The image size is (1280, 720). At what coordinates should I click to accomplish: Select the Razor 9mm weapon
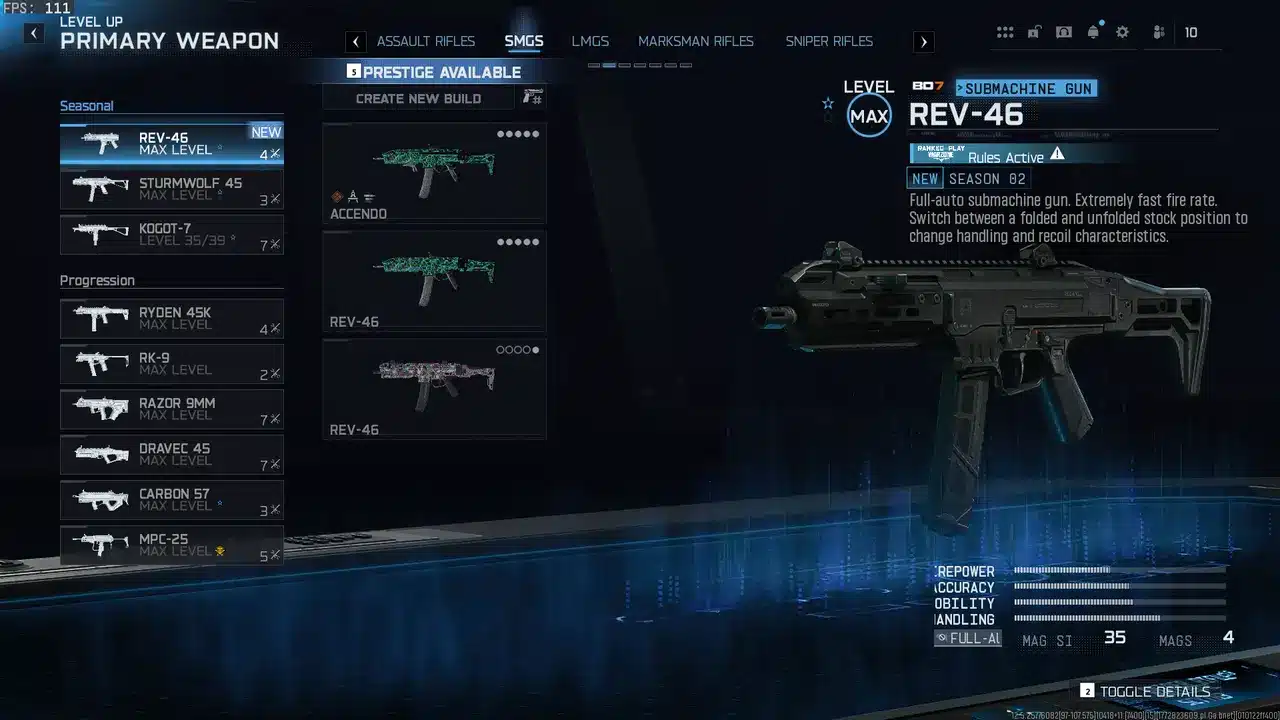[171, 409]
